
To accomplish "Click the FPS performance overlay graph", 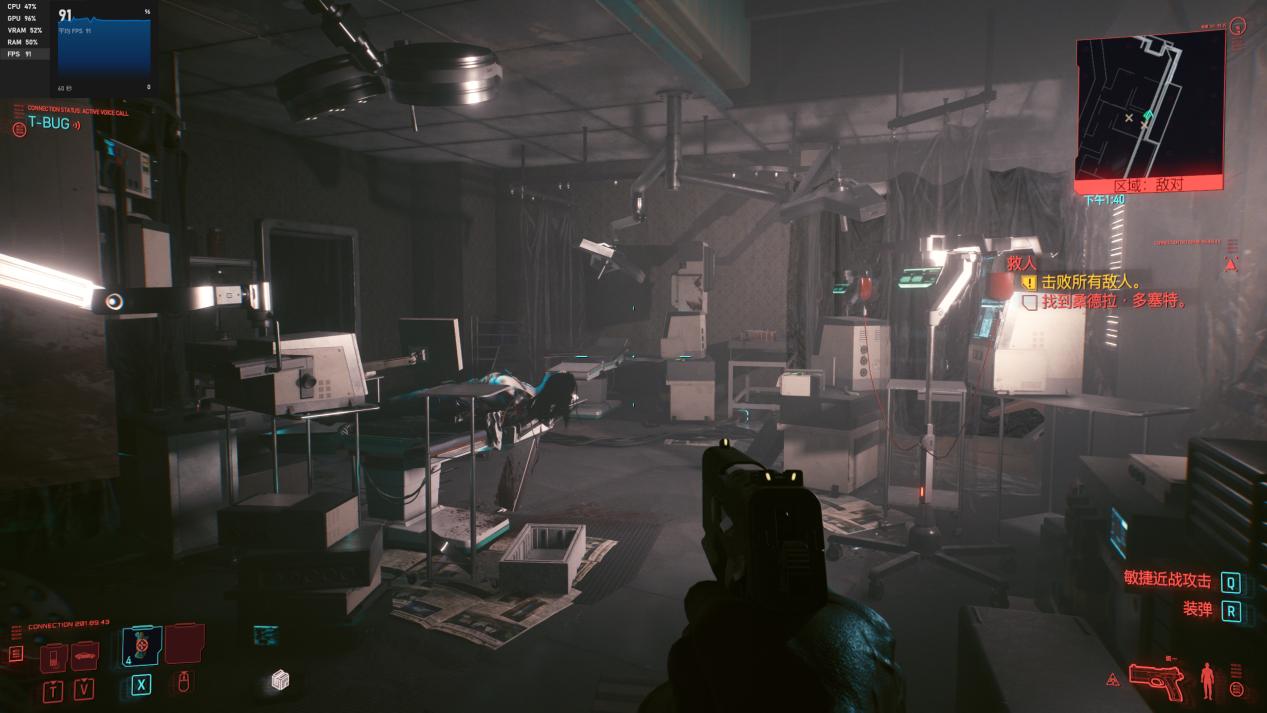I will (103, 48).
